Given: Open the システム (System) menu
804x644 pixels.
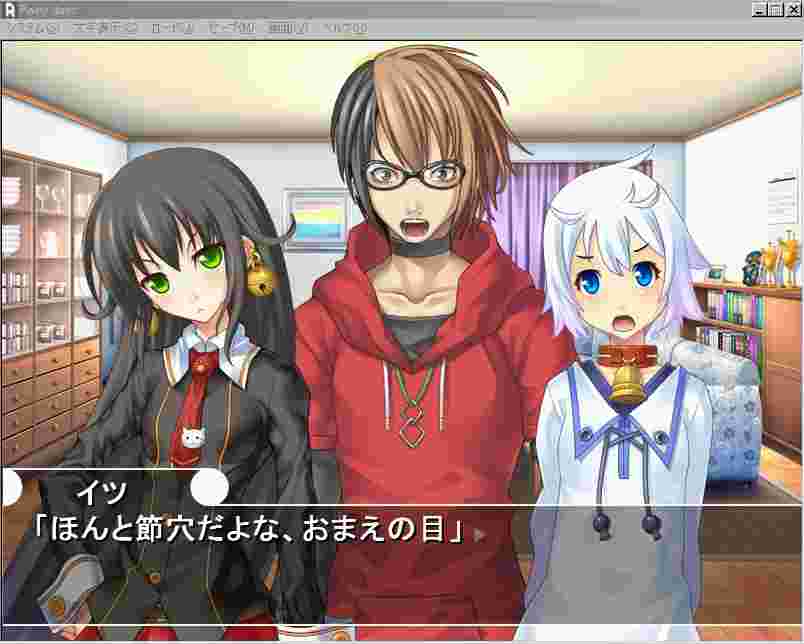Looking at the screenshot, I should [32, 28].
